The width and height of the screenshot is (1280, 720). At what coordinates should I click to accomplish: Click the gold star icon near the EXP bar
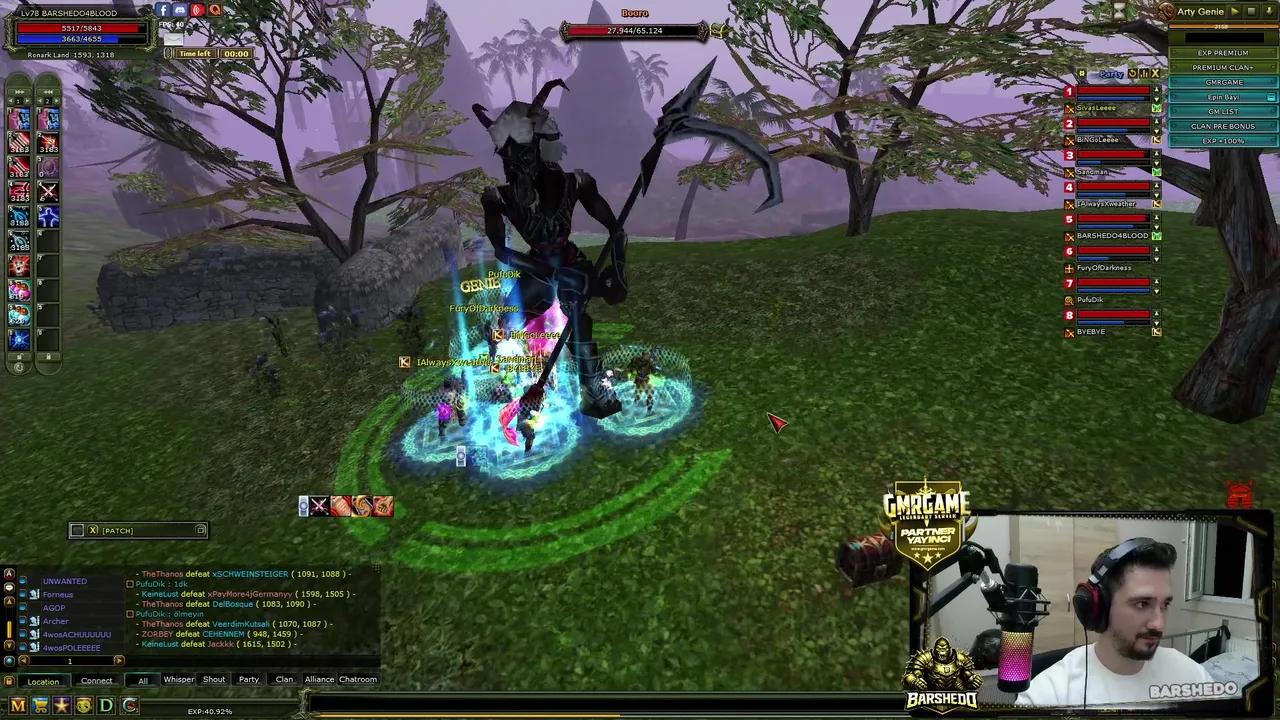point(62,705)
